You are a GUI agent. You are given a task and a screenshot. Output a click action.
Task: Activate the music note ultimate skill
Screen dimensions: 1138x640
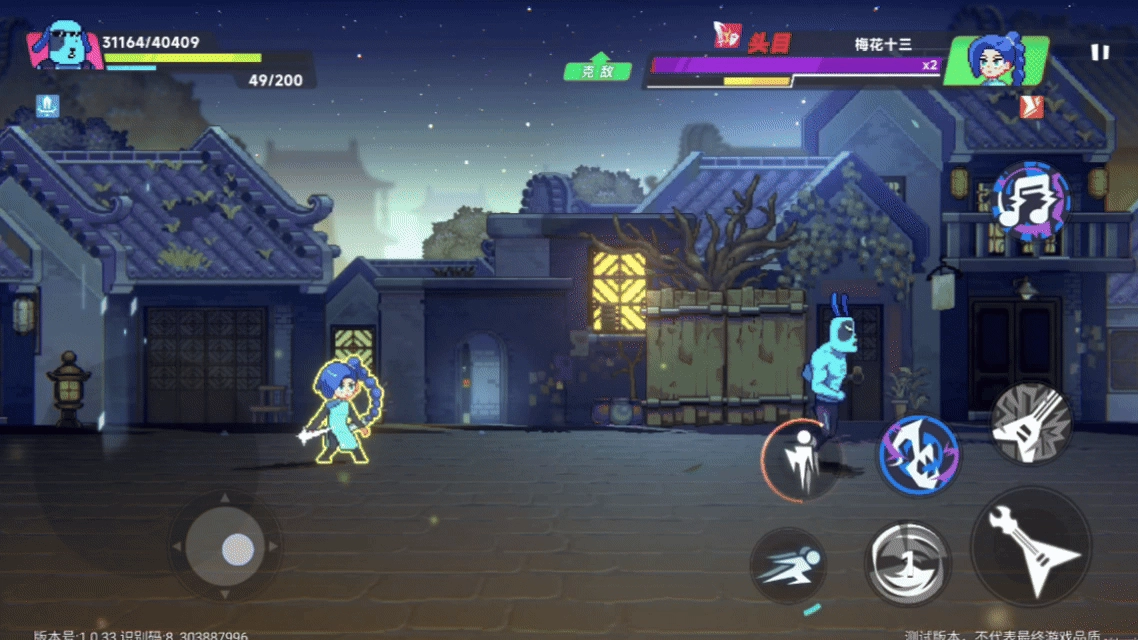[x=1031, y=199]
